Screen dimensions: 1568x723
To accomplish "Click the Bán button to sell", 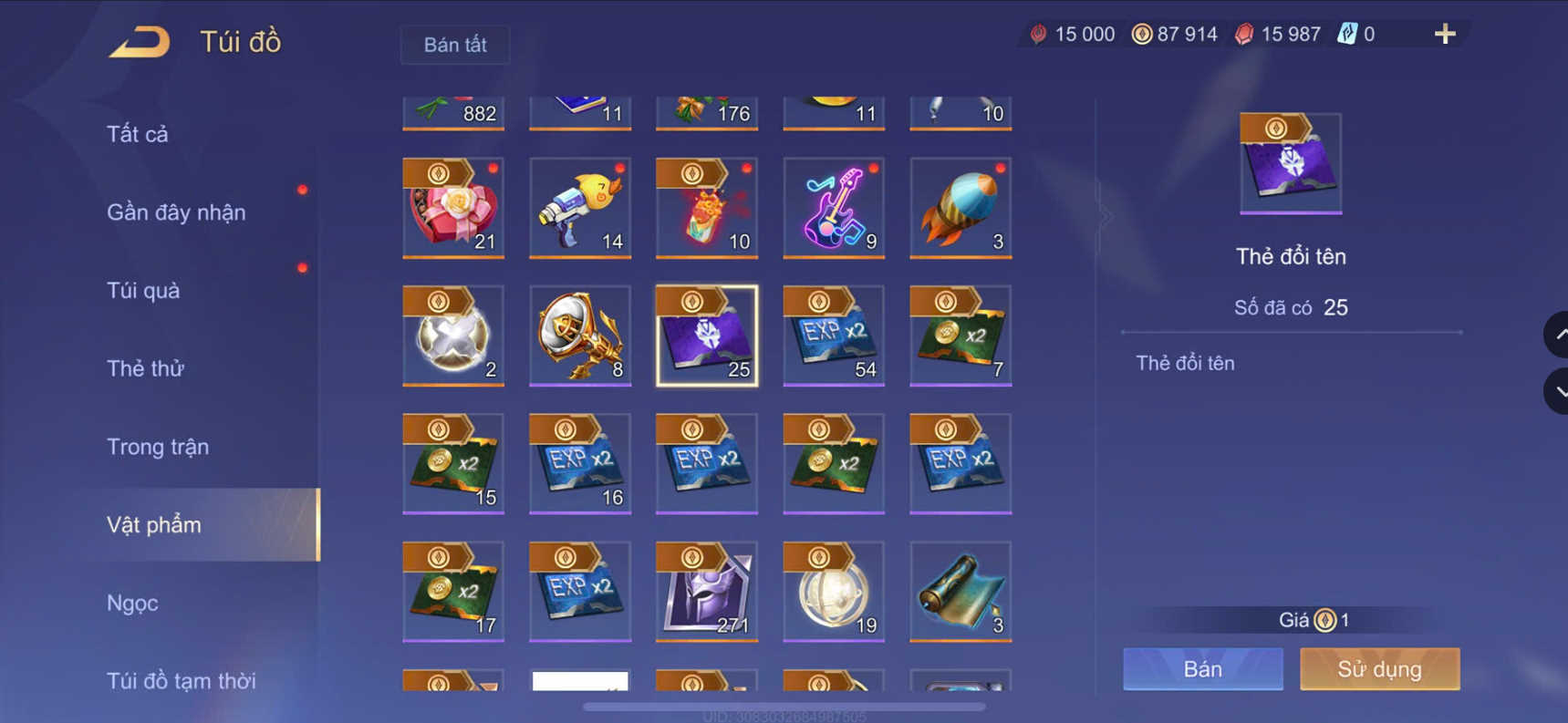I will click(1202, 668).
